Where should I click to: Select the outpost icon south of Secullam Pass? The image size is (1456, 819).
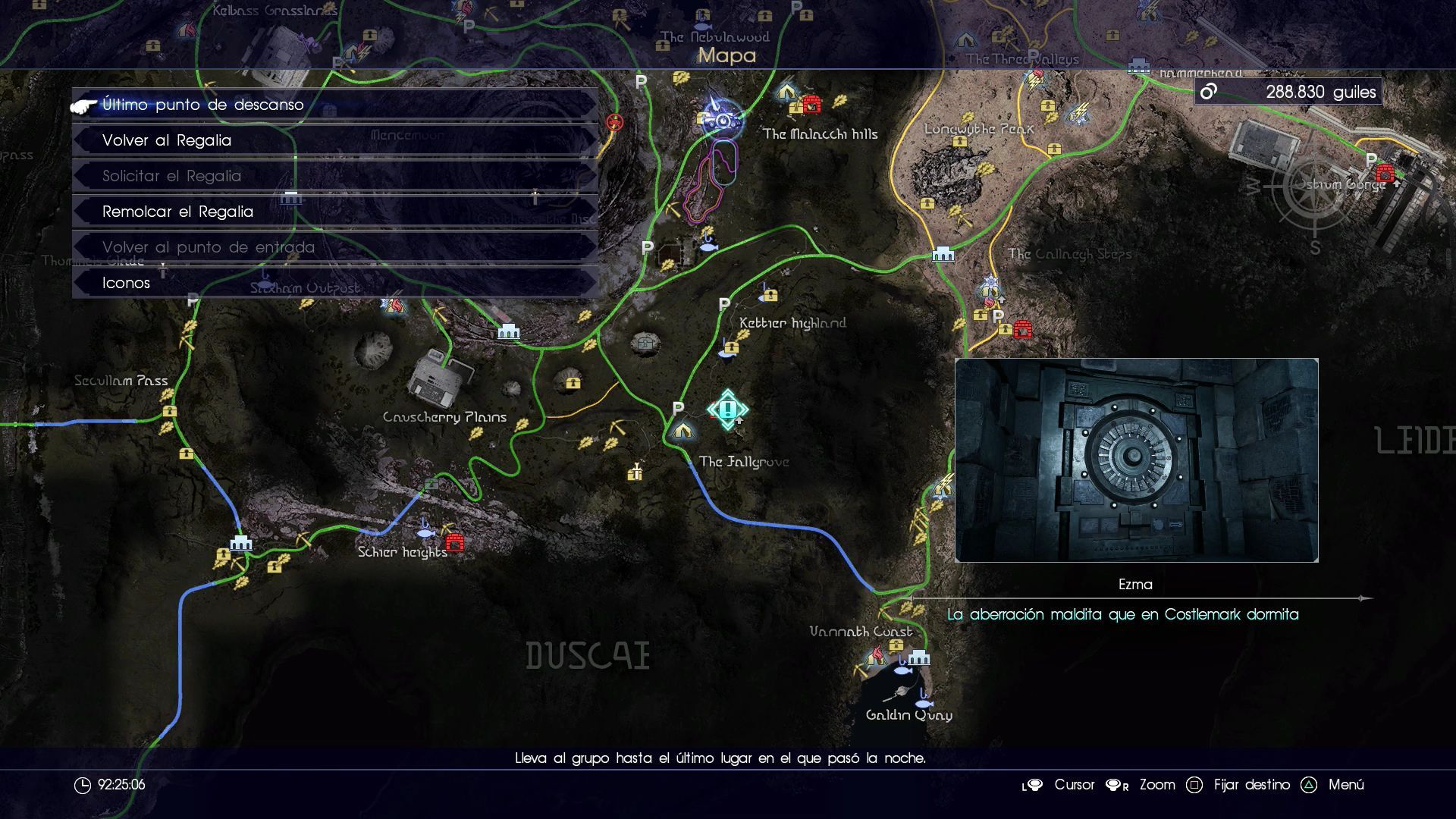point(241,543)
